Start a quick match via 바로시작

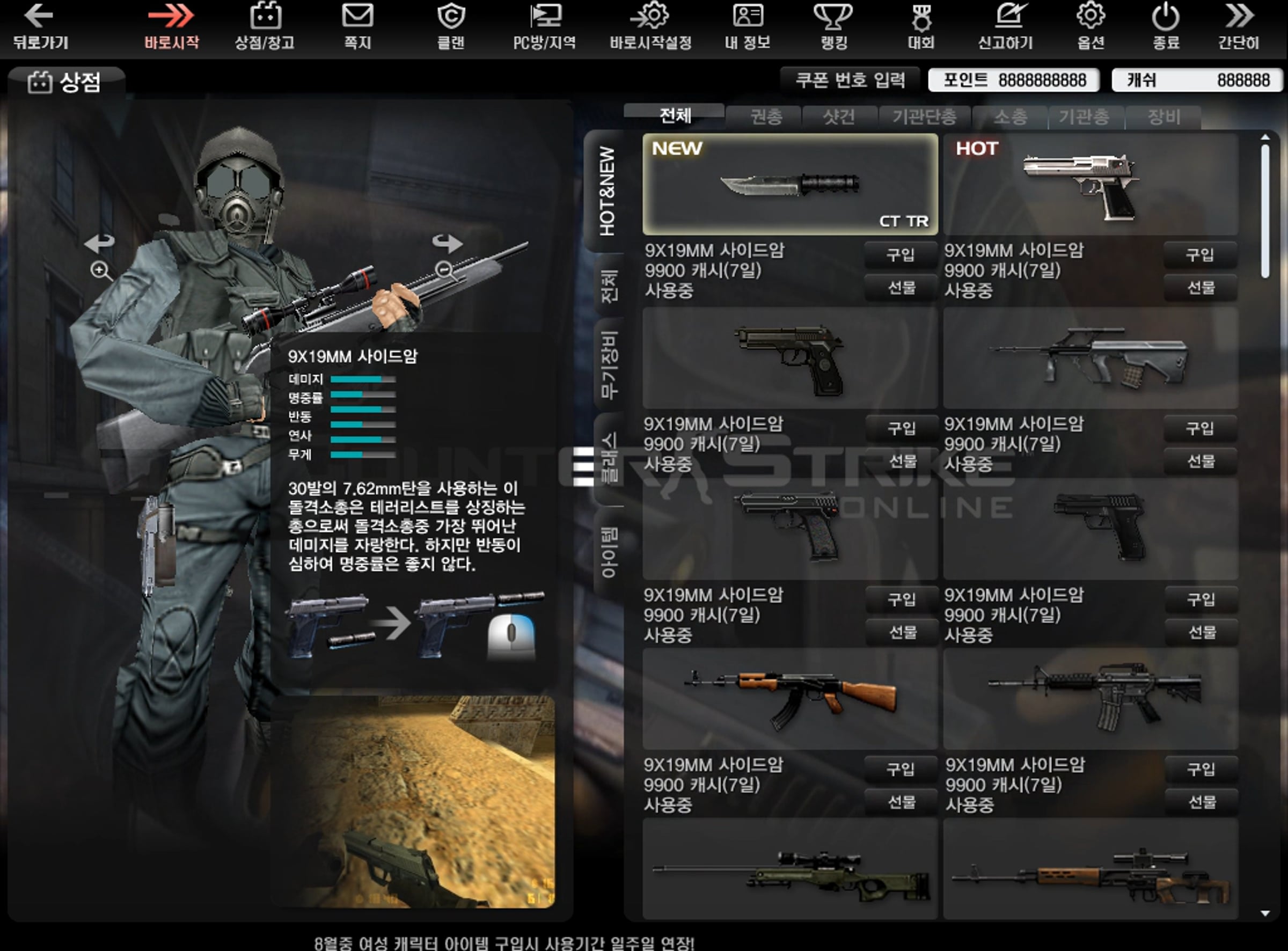click(172, 26)
